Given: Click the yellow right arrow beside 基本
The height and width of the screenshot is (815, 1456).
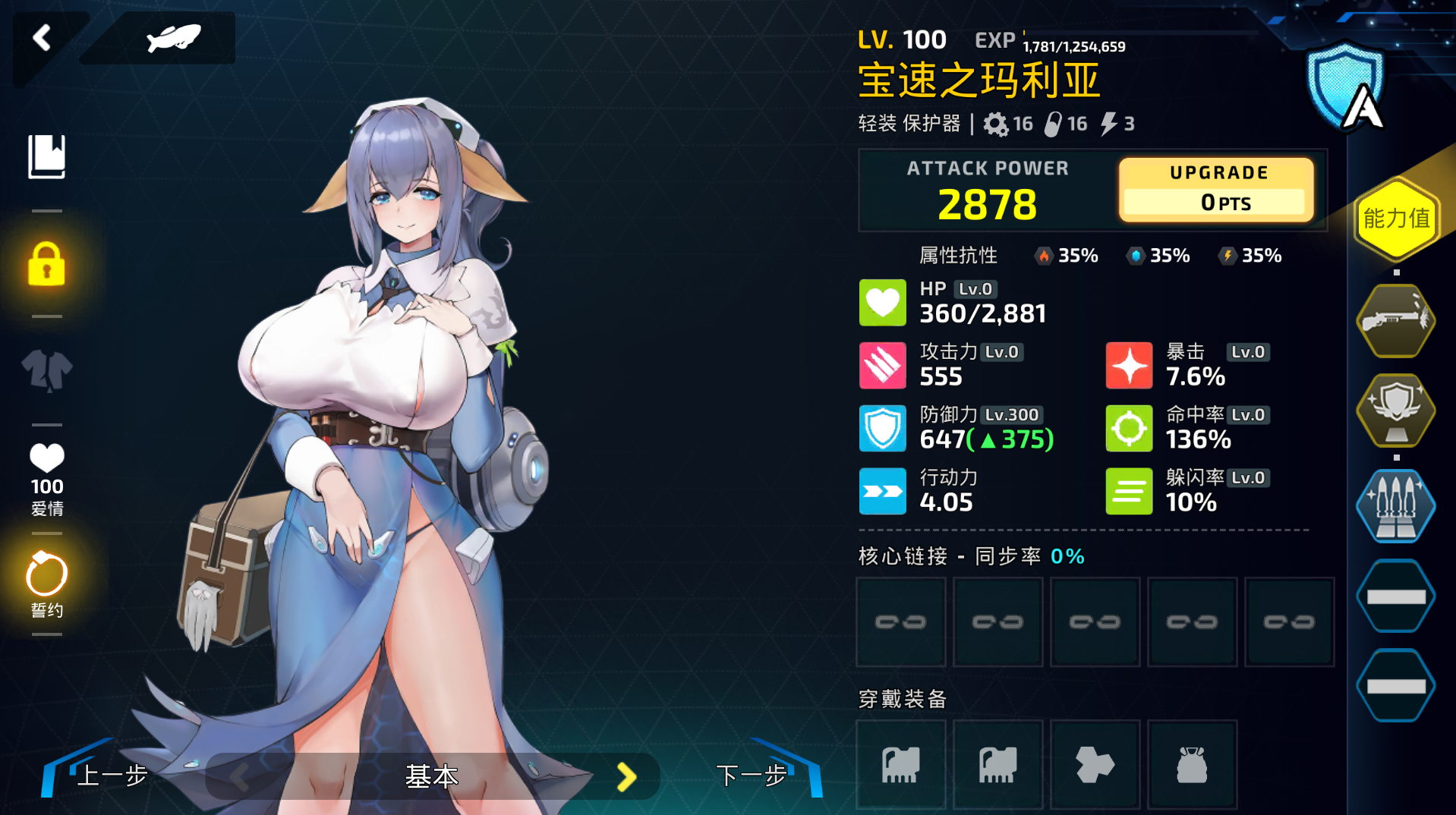Looking at the screenshot, I should (626, 776).
